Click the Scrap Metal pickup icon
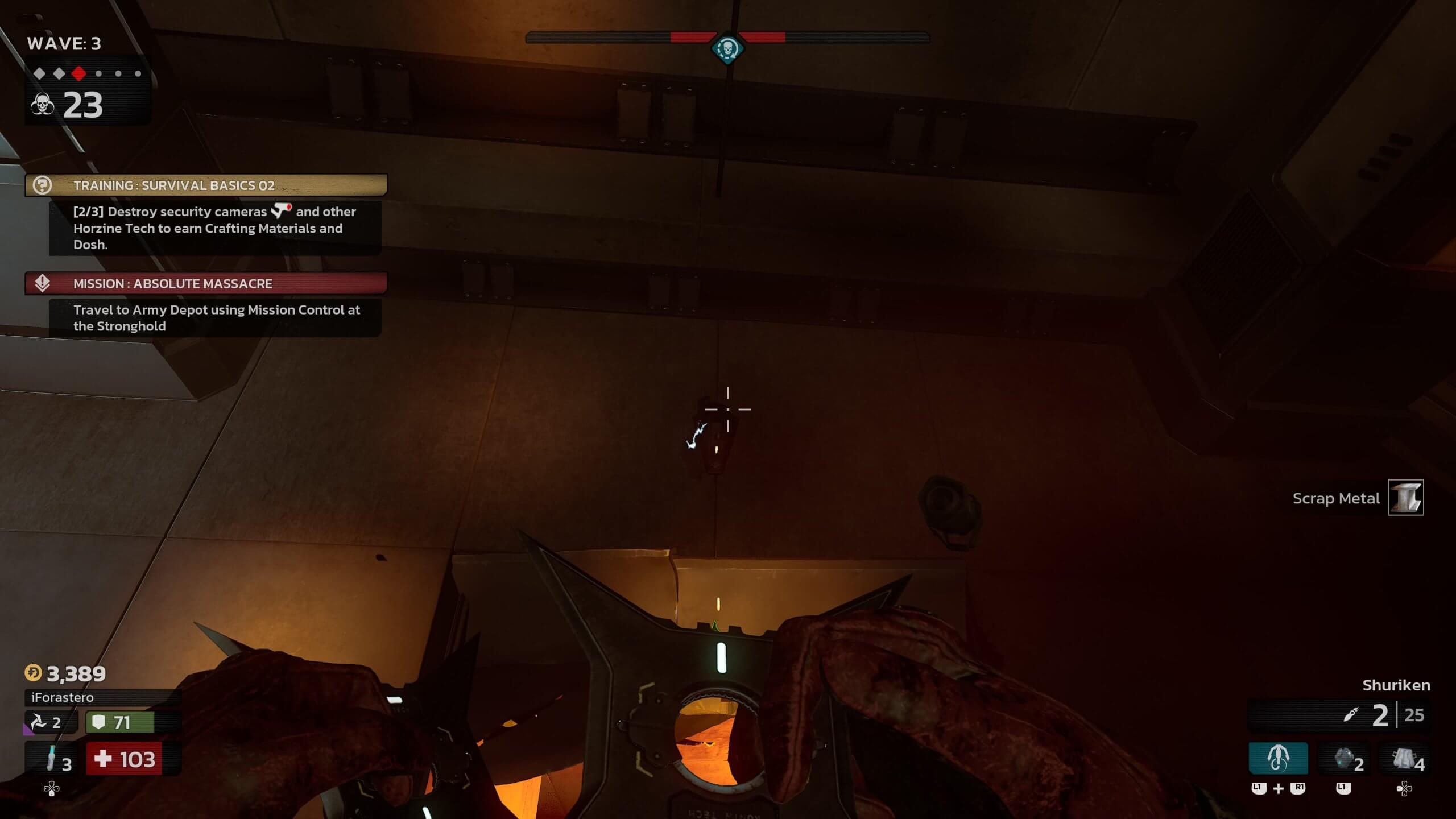 pos(1405,498)
